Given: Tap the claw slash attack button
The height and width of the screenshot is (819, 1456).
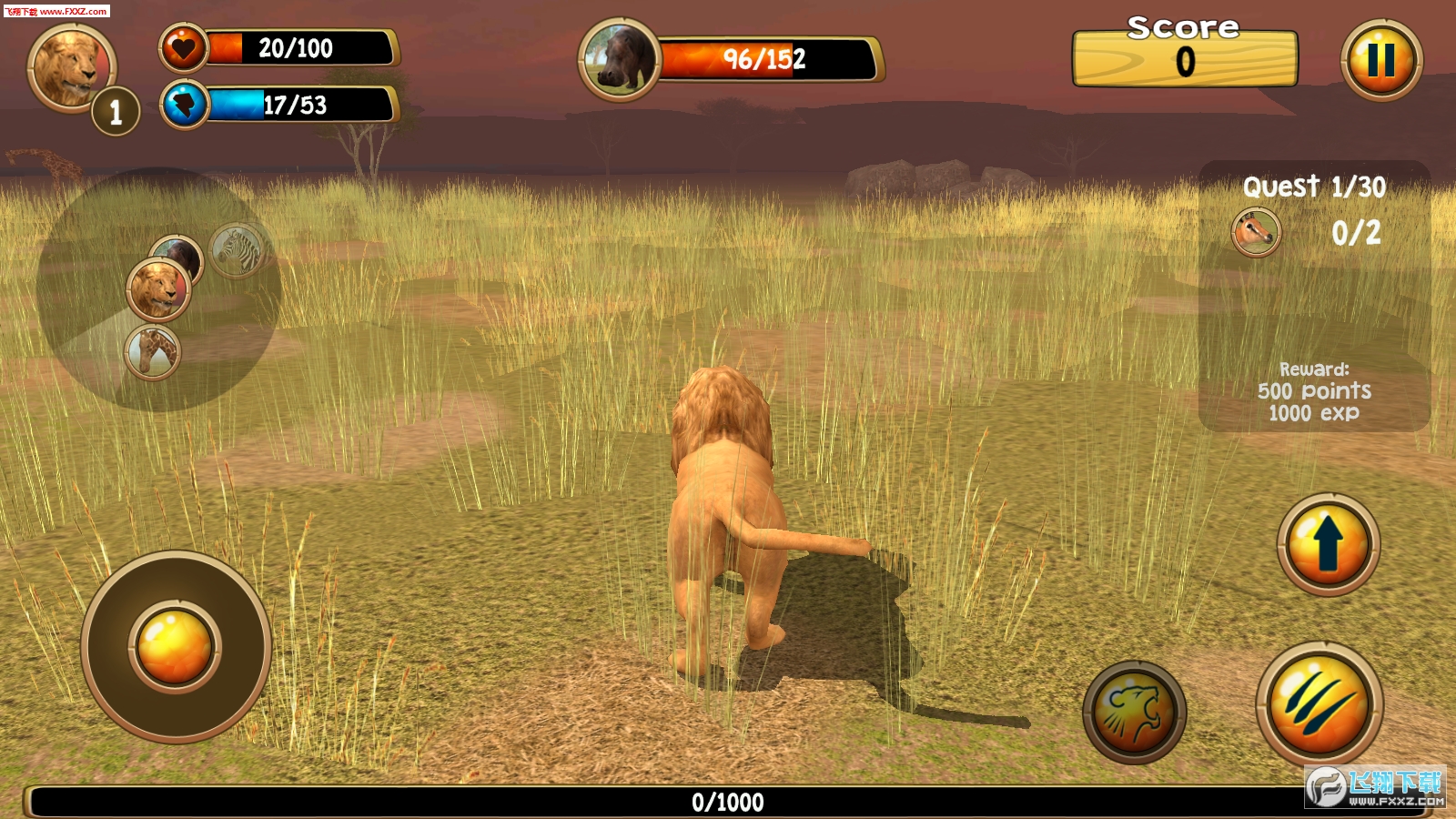Looking at the screenshot, I should (1319, 704).
